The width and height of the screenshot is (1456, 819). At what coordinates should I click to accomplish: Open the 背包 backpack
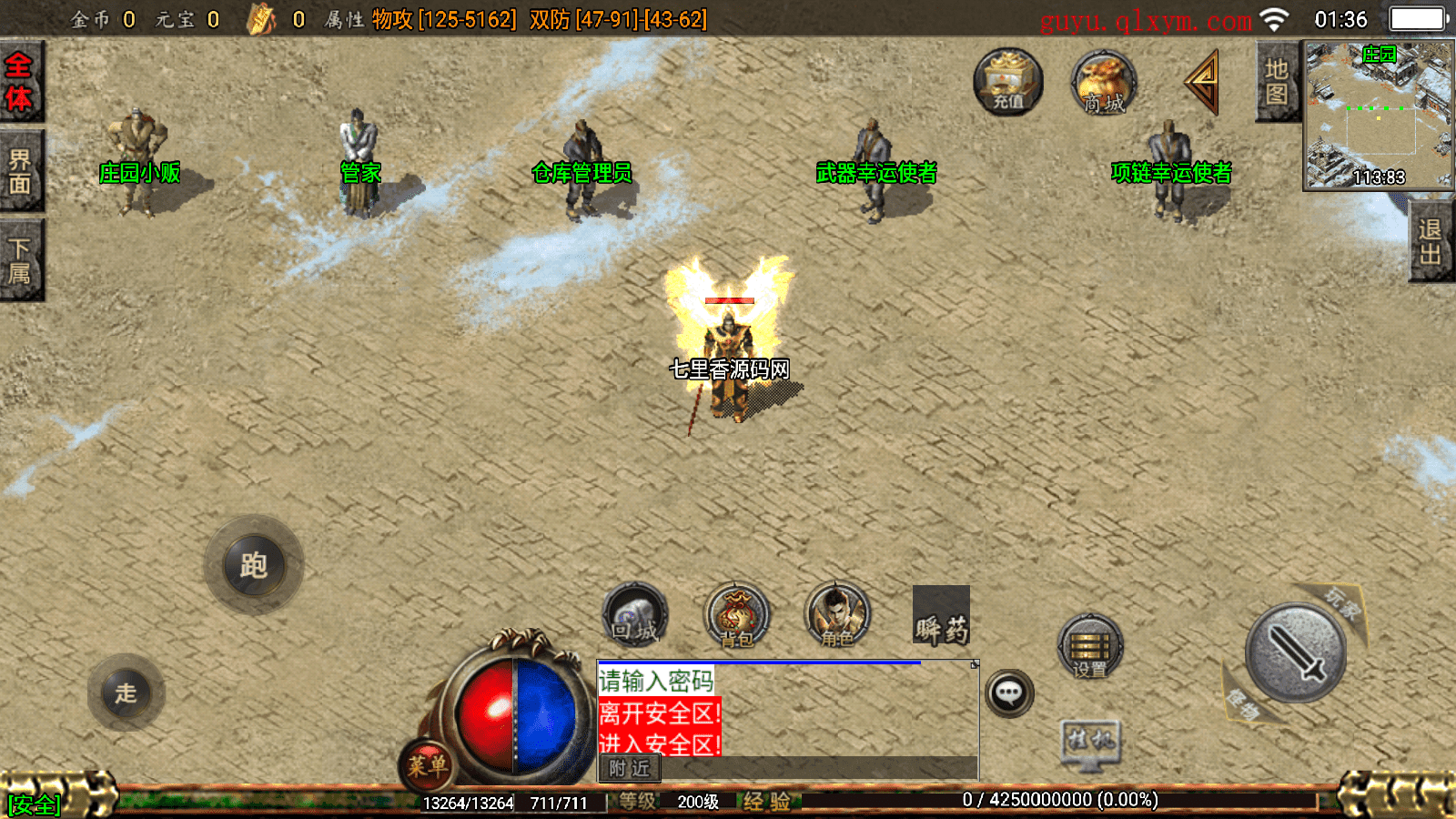pyautogui.click(x=736, y=616)
